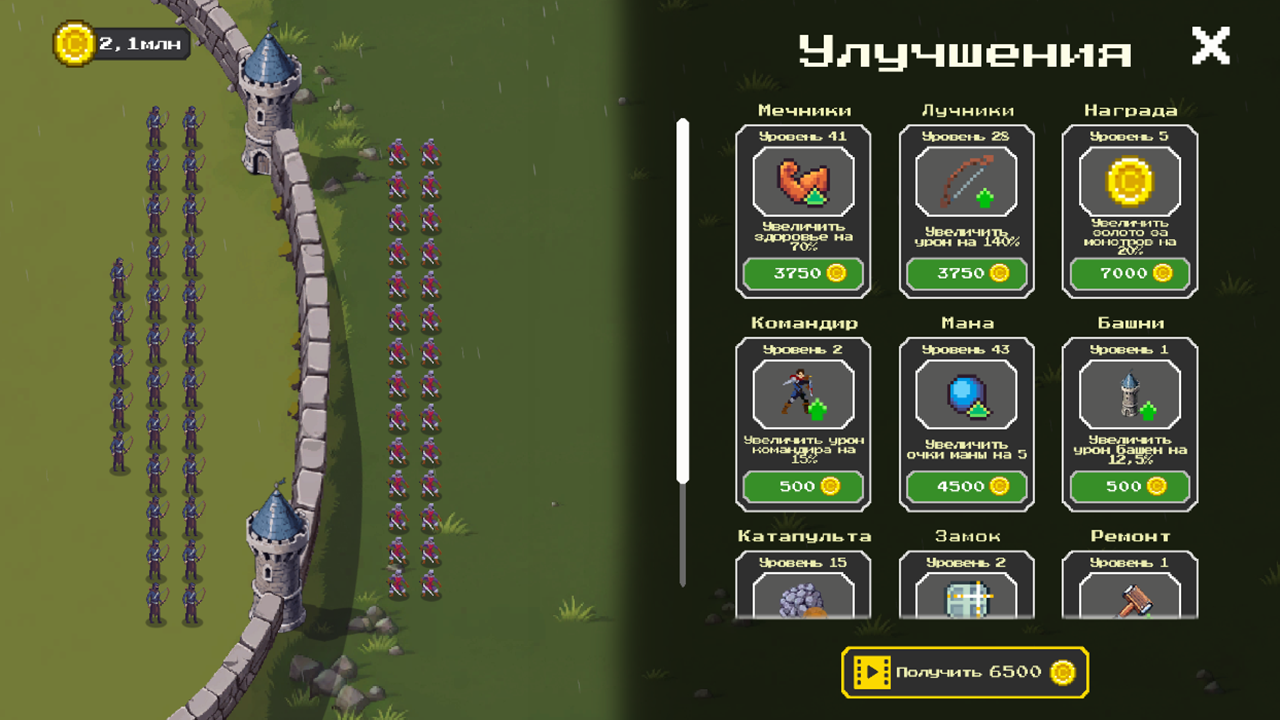Buy the Мечники upgrade for 3750 gold
Image resolution: width=1280 pixels, height=720 pixels.
[x=803, y=274]
